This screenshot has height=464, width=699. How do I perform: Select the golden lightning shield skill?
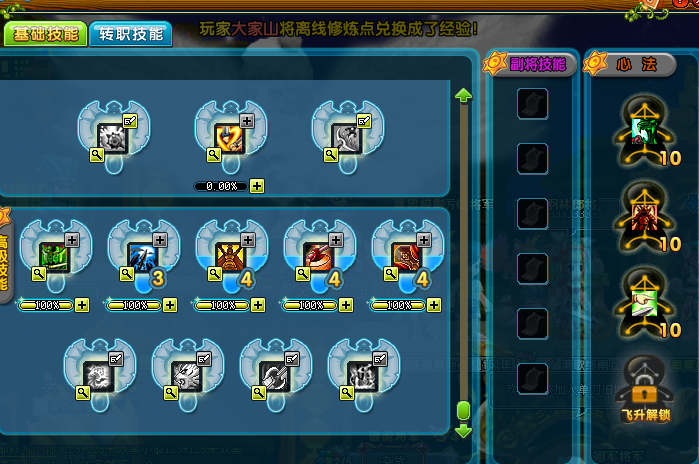[229, 138]
